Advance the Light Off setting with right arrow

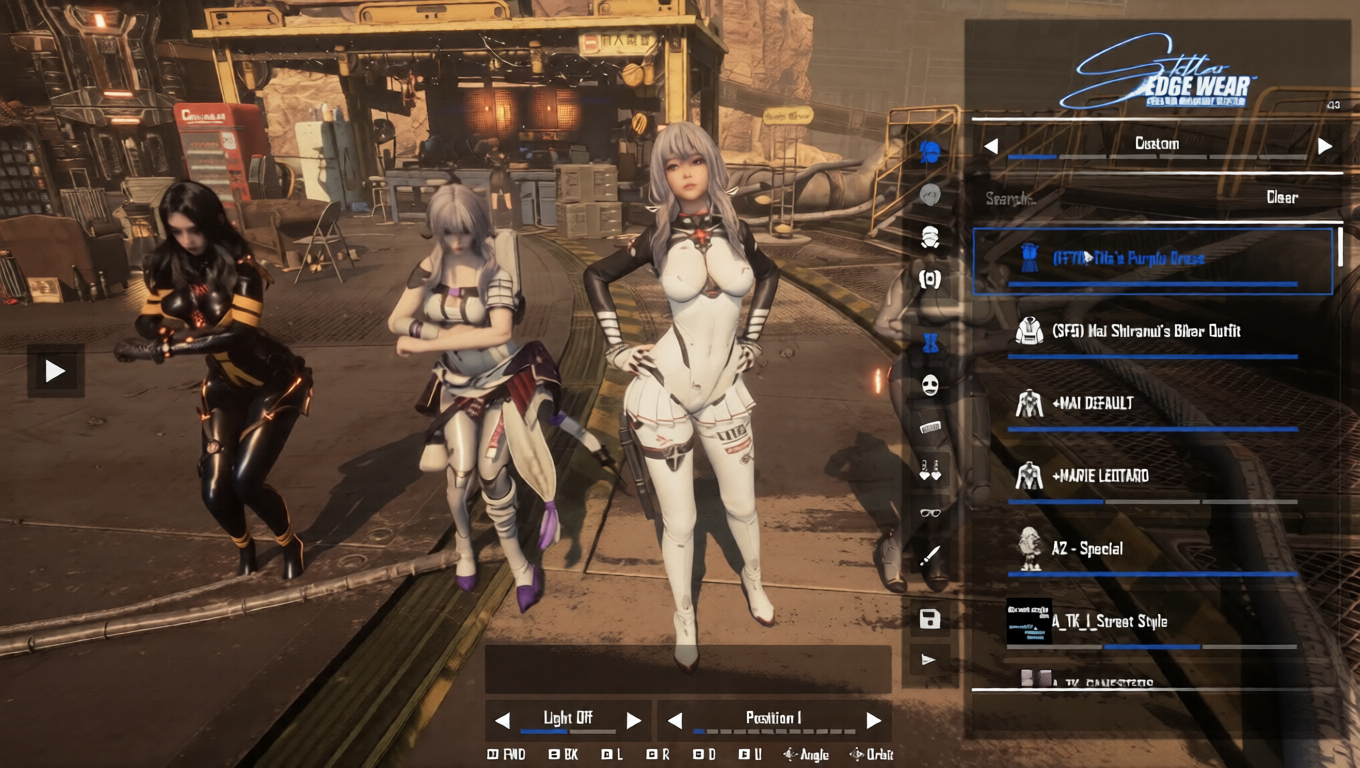point(633,720)
